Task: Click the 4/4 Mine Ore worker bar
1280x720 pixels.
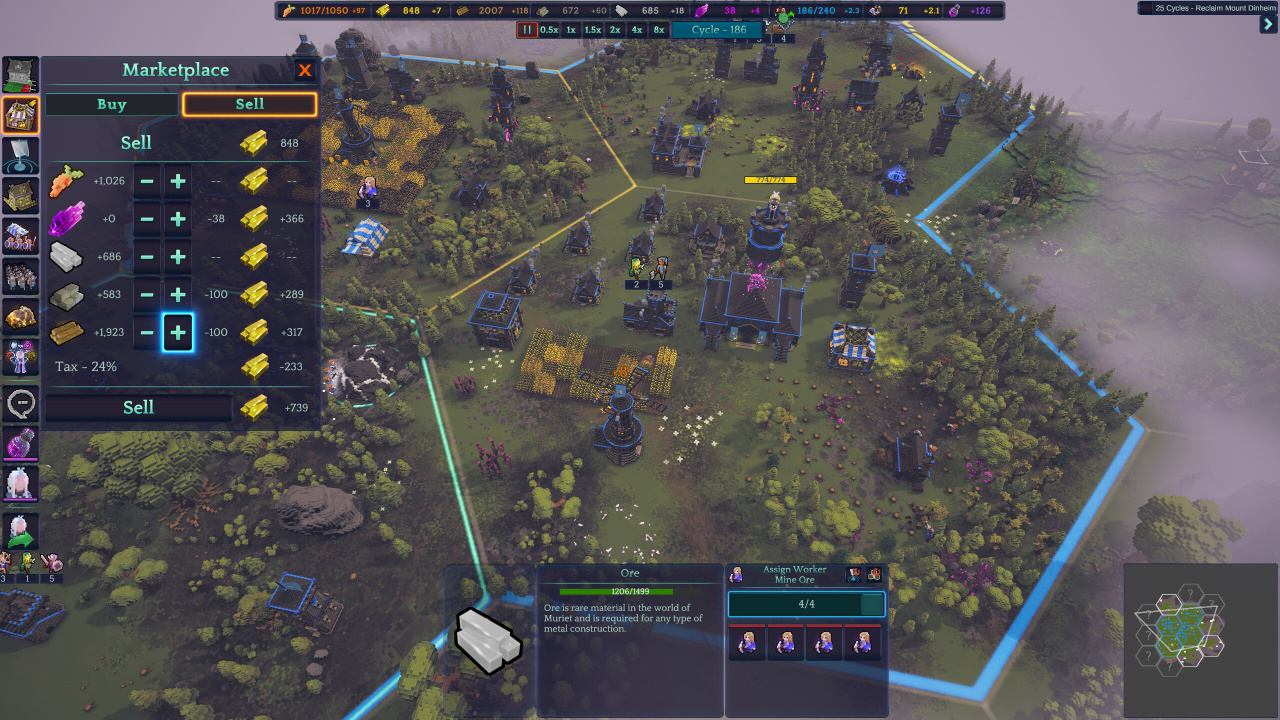Action: pyautogui.click(x=806, y=605)
